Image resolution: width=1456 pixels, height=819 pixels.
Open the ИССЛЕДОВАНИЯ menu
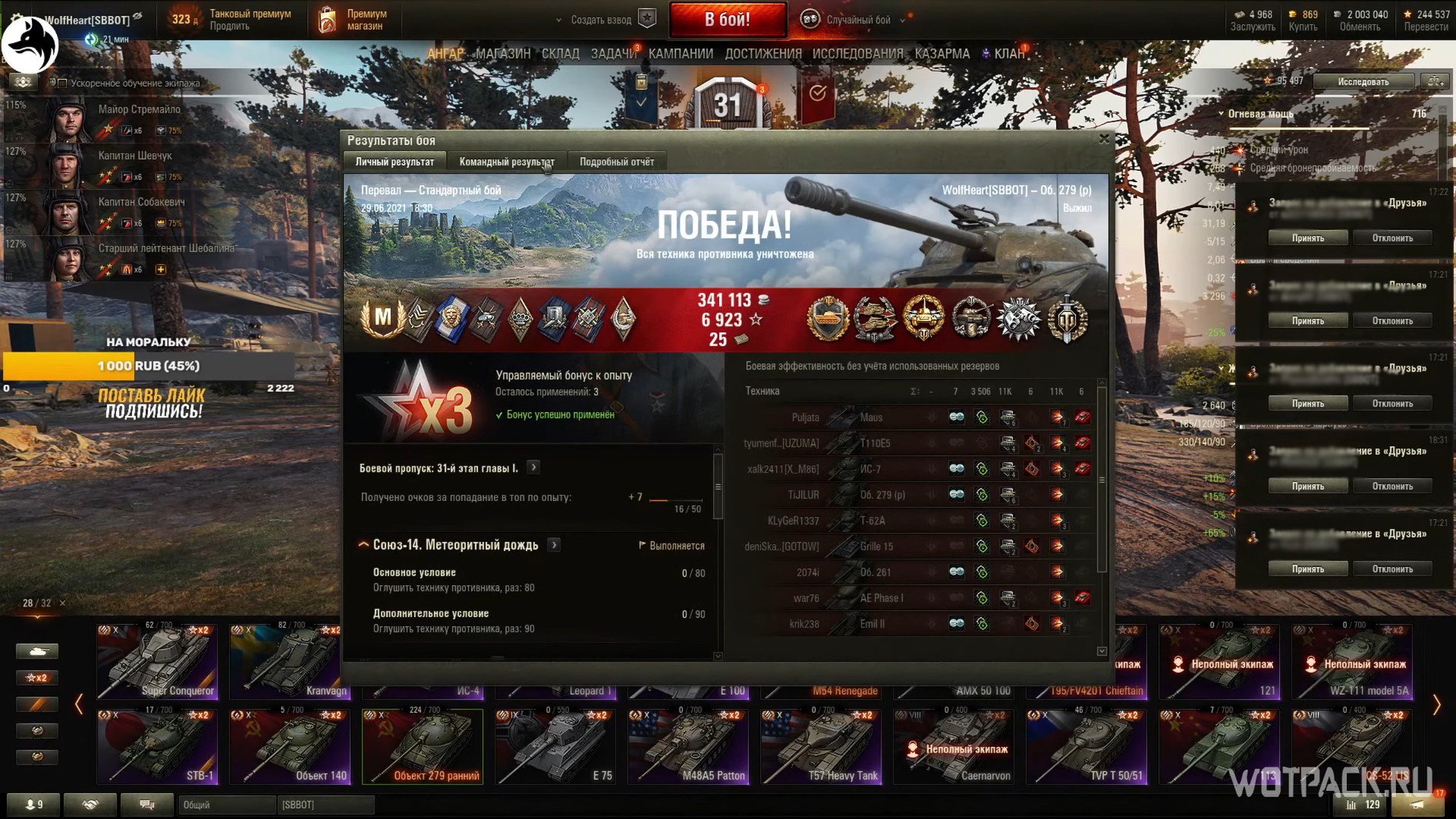(x=857, y=54)
